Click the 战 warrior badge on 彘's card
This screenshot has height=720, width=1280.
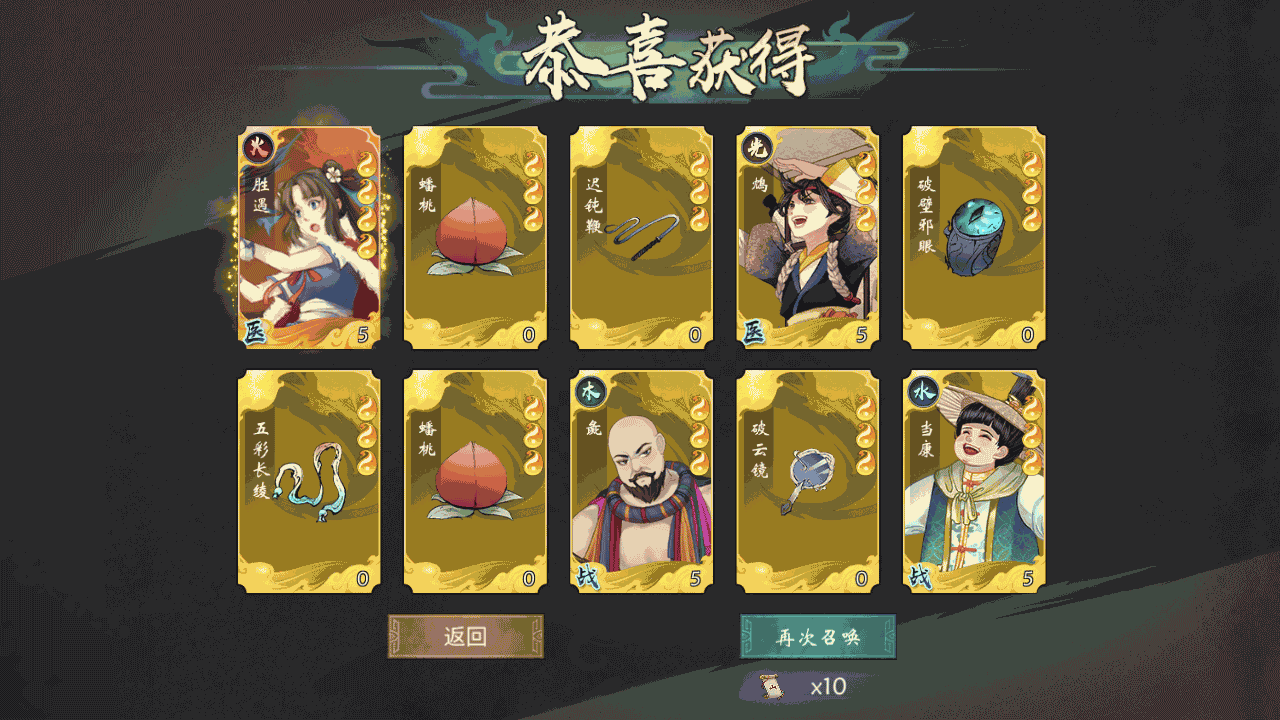click(x=589, y=576)
